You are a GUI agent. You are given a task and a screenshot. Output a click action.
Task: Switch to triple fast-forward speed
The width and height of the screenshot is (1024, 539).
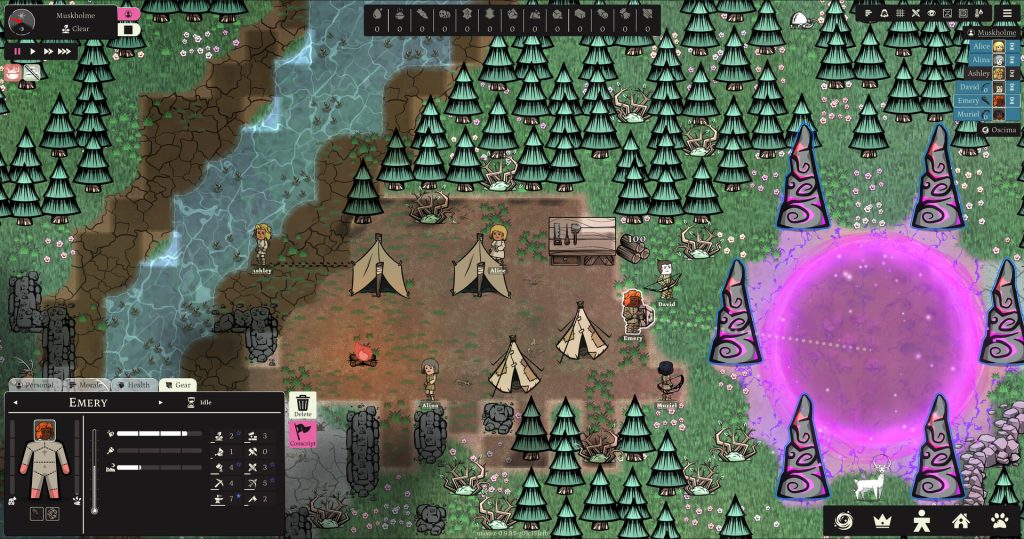click(x=64, y=51)
